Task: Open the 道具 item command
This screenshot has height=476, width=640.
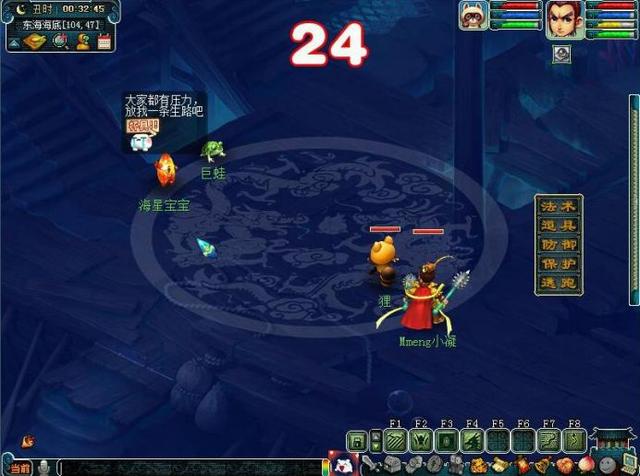Action: click(559, 224)
